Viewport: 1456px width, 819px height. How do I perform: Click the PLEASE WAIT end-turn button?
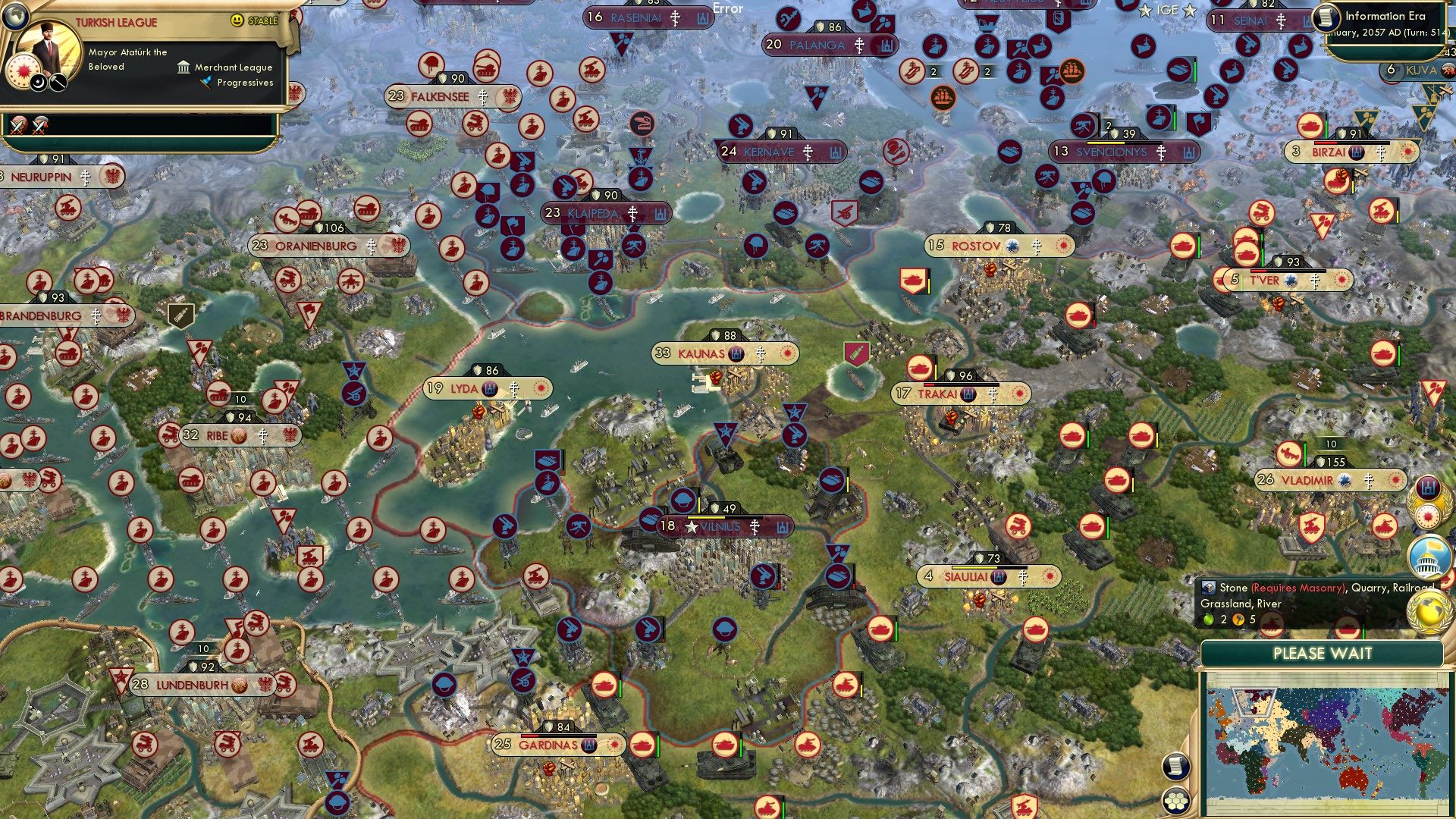(x=1323, y=653)
